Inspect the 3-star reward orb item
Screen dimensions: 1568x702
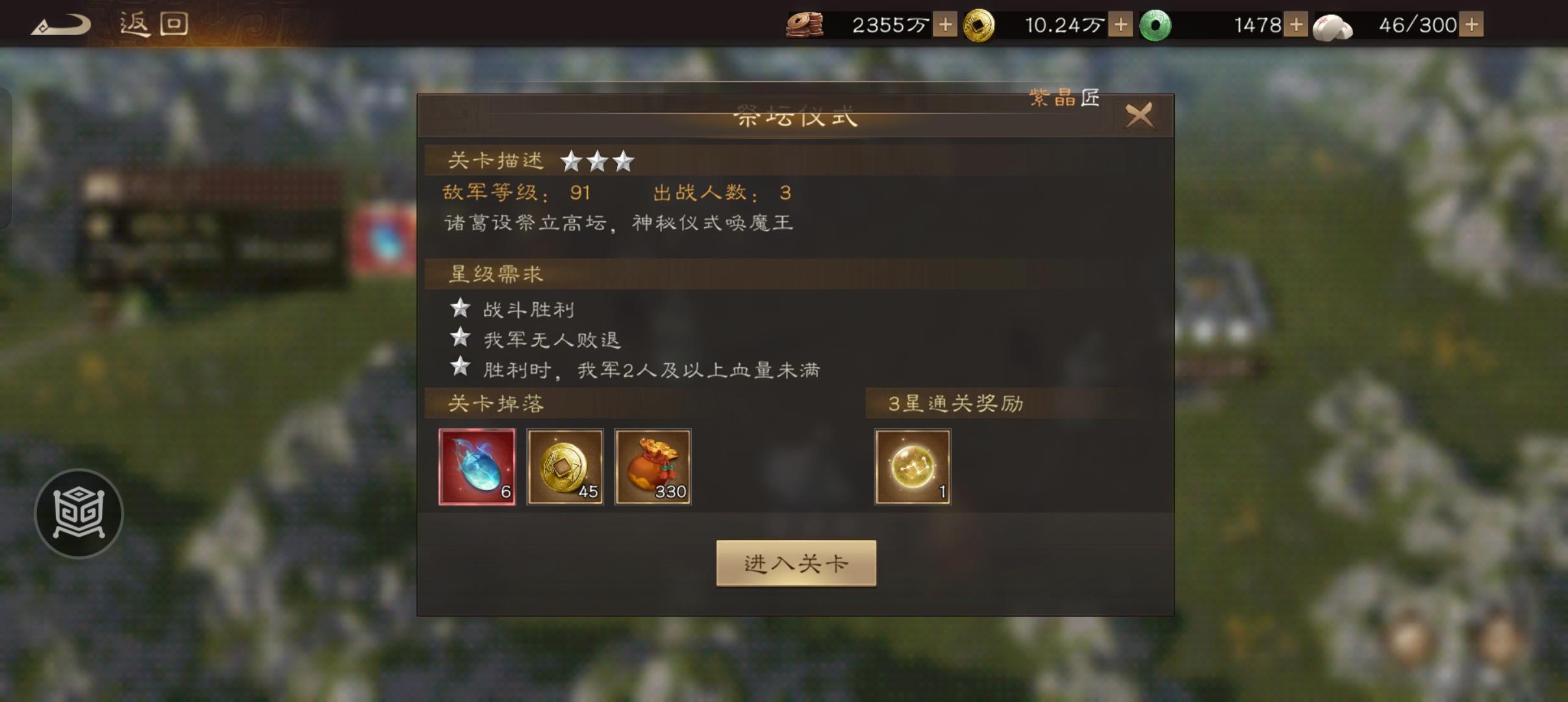coord(912,465)
